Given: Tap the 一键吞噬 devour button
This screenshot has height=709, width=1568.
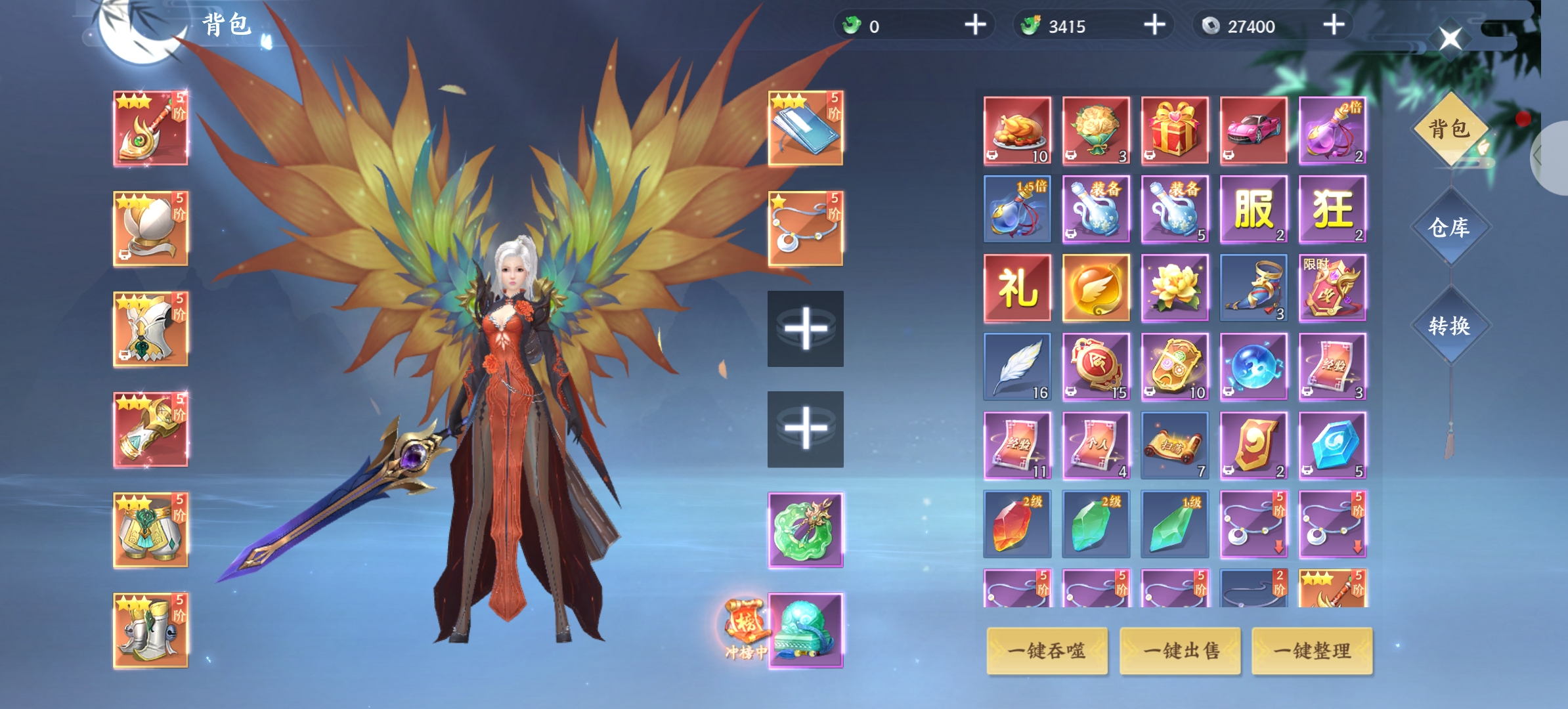Looking at the screenshot, I should coord(1047,651).
